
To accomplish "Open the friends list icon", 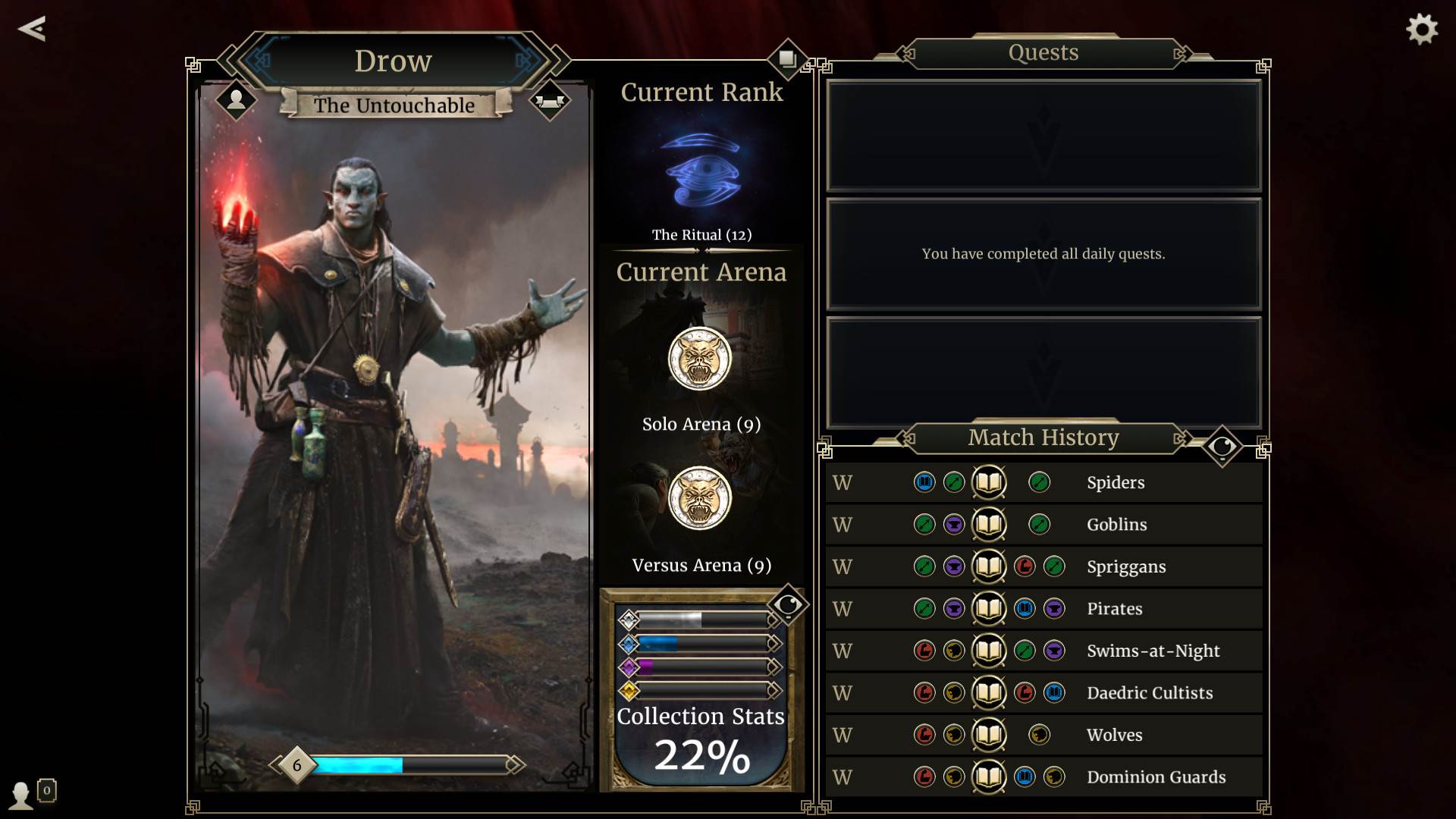I will (x=22, y=795).
